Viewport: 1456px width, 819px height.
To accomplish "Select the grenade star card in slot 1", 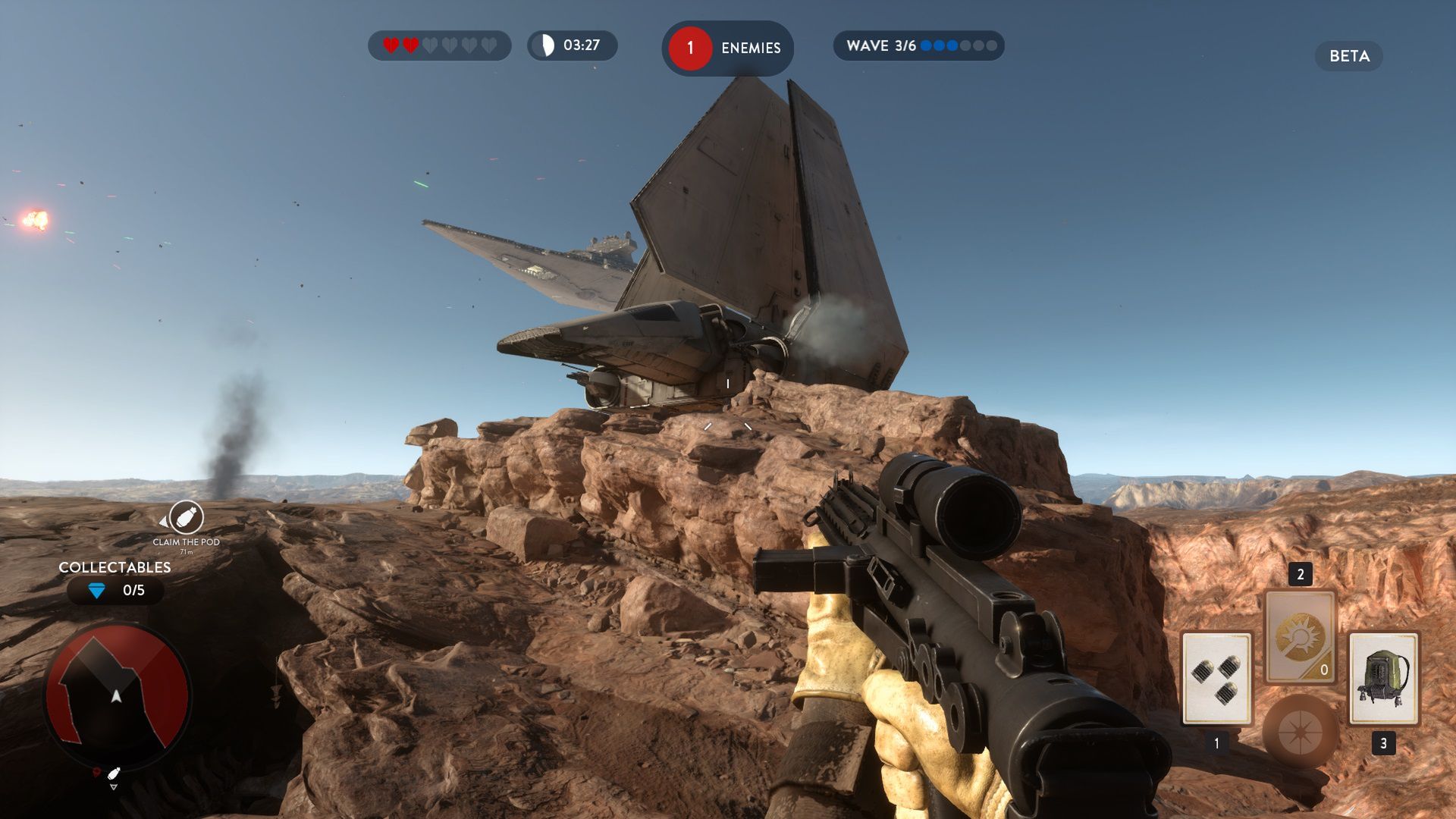I will [1216, 678].
